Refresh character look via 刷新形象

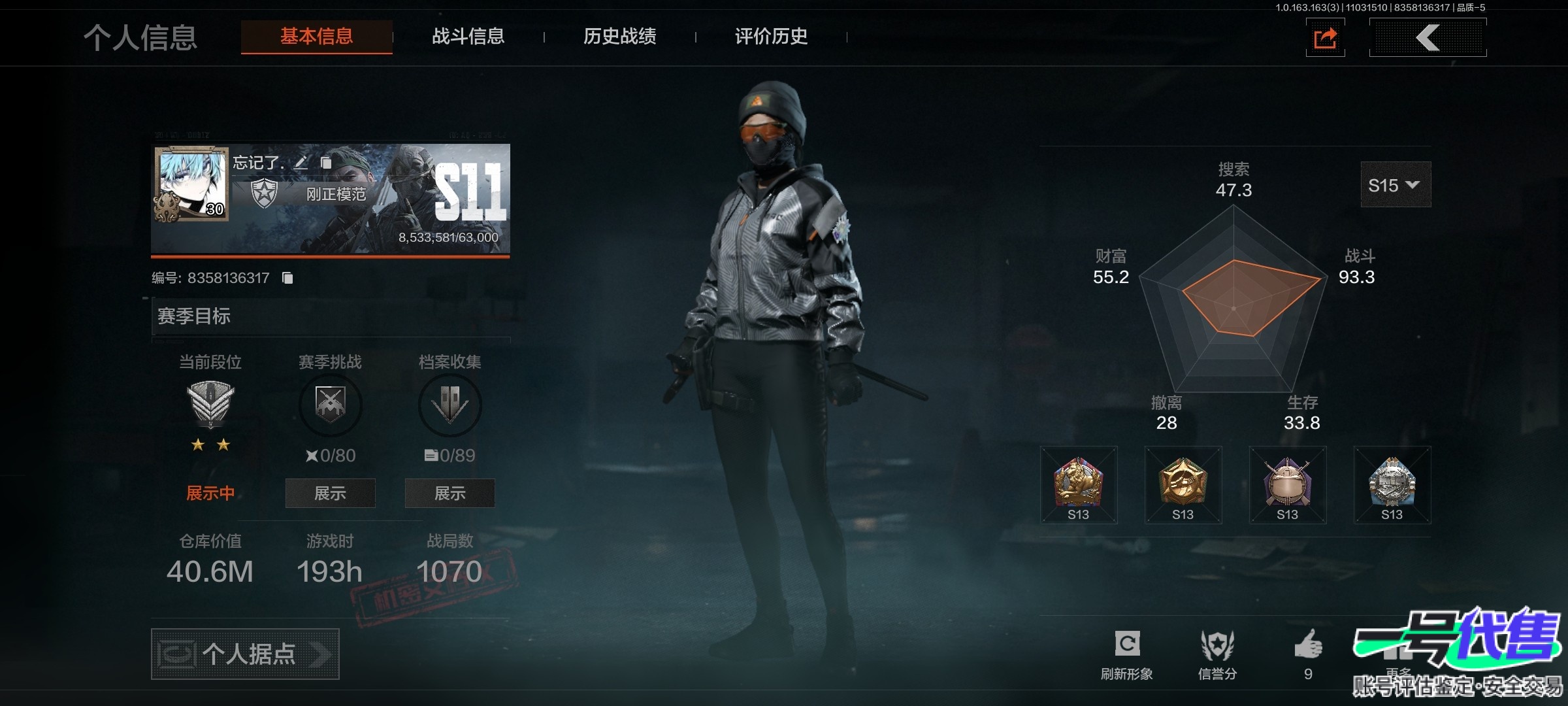pos(1127,654)
